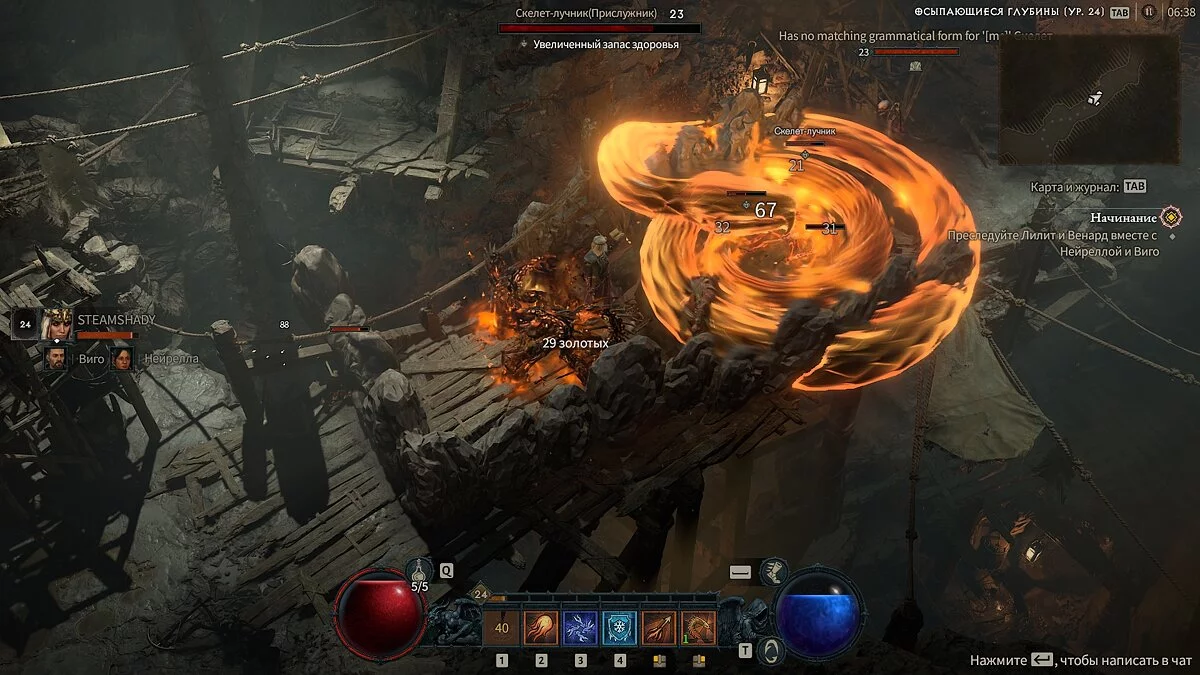Click the STEAMSHADY player portrait
This screenshot has height=675, width=1200.
point(58,322)
